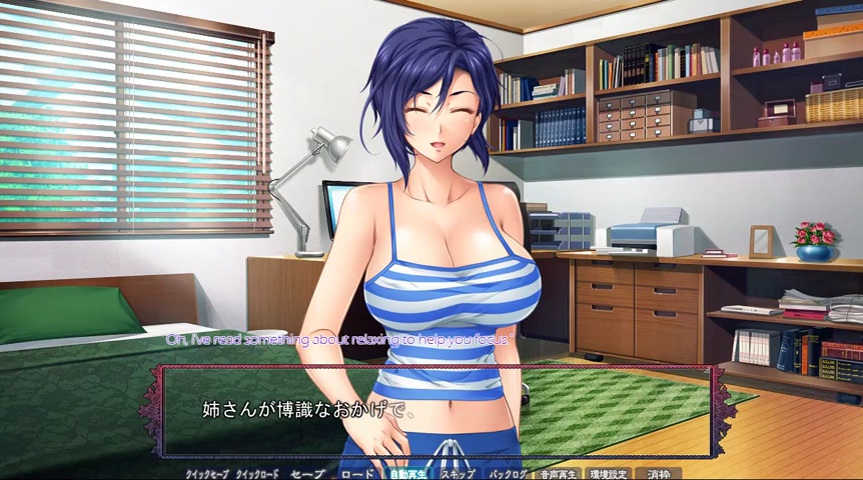Replay the voice with 音声再生
Image resolution: width=863 pixels, height=480 pixels.
click(558, 473)
